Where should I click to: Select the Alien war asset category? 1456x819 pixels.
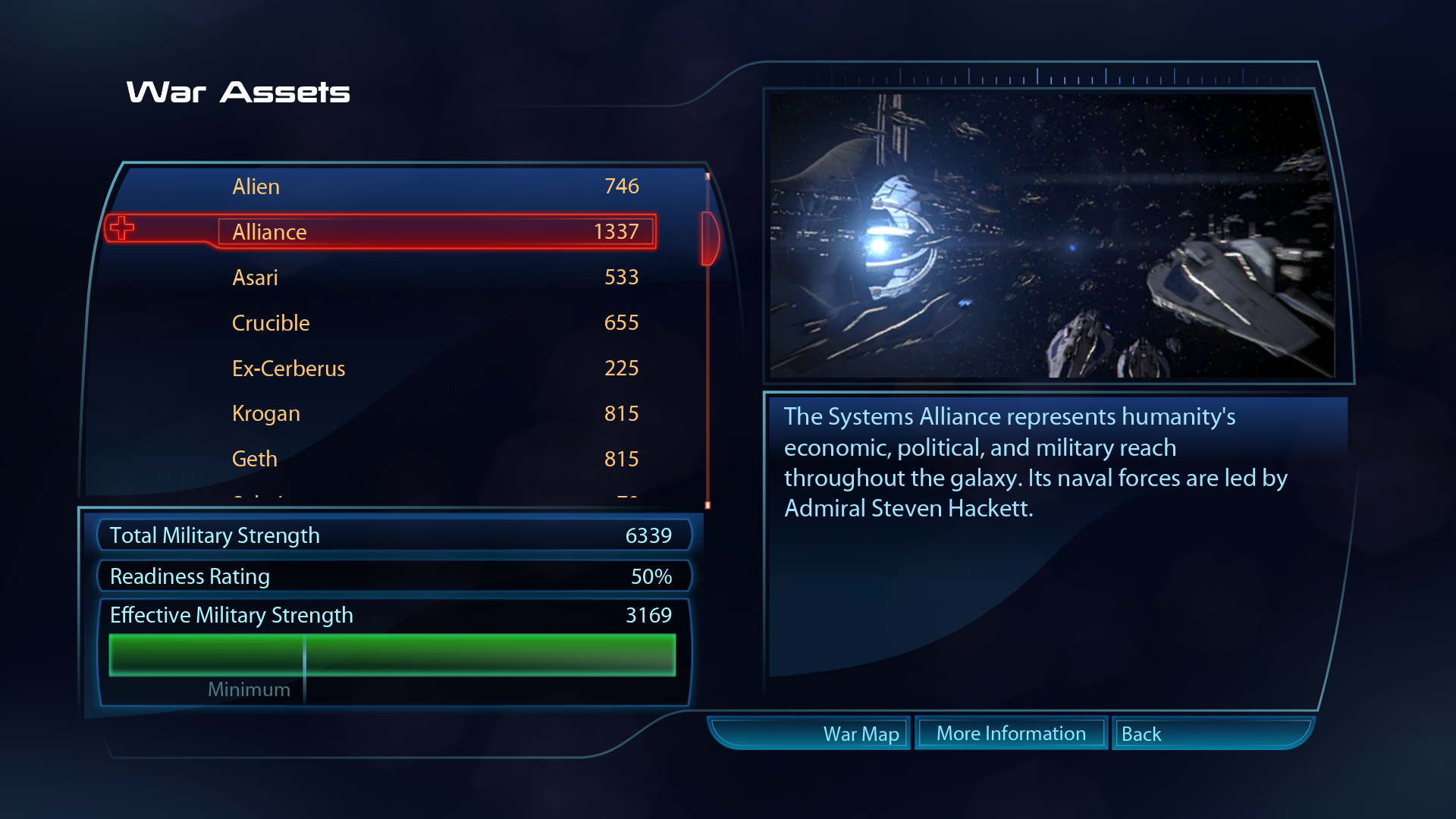point(435,187)
